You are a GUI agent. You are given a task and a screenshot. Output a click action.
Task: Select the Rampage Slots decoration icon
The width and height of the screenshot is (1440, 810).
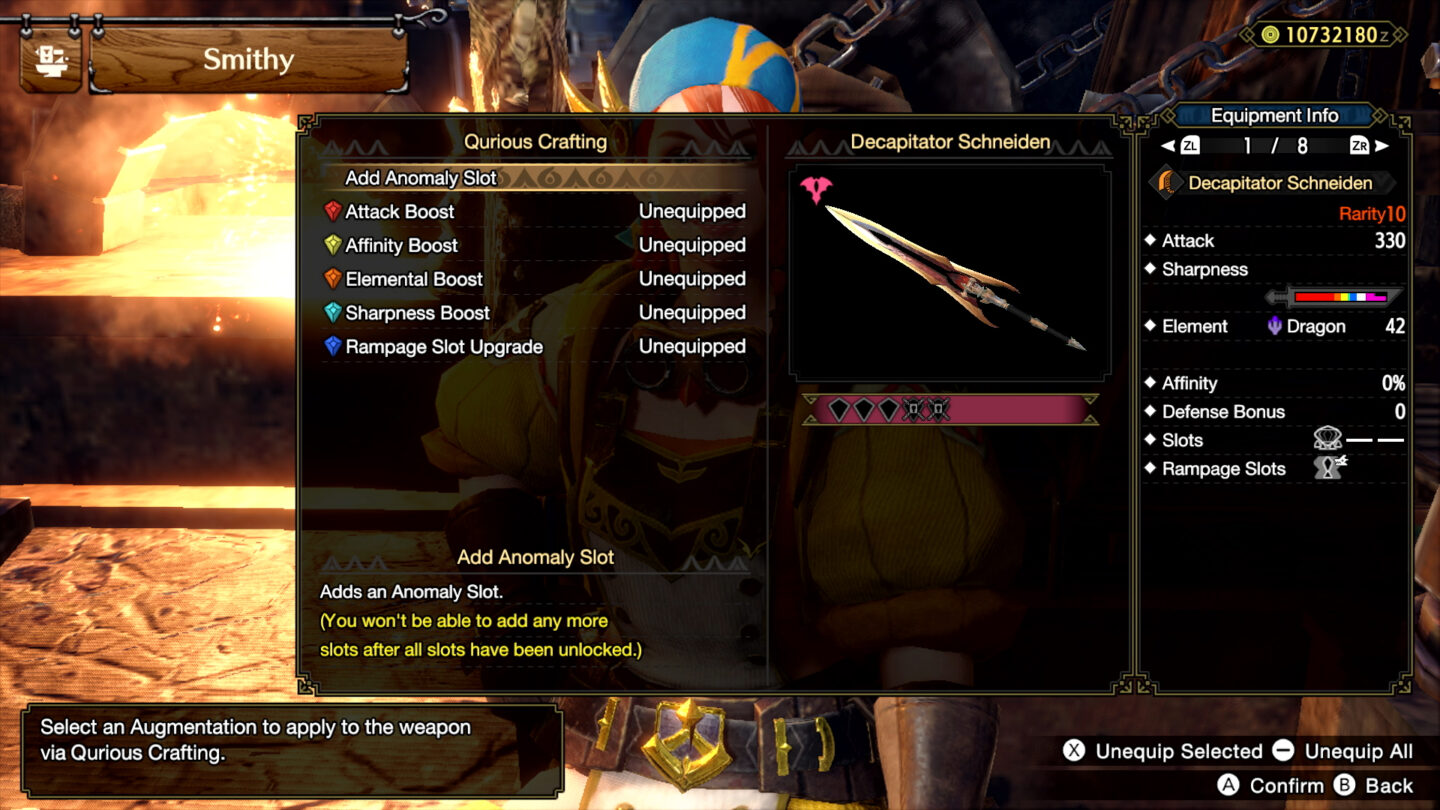pos(1330,468)
